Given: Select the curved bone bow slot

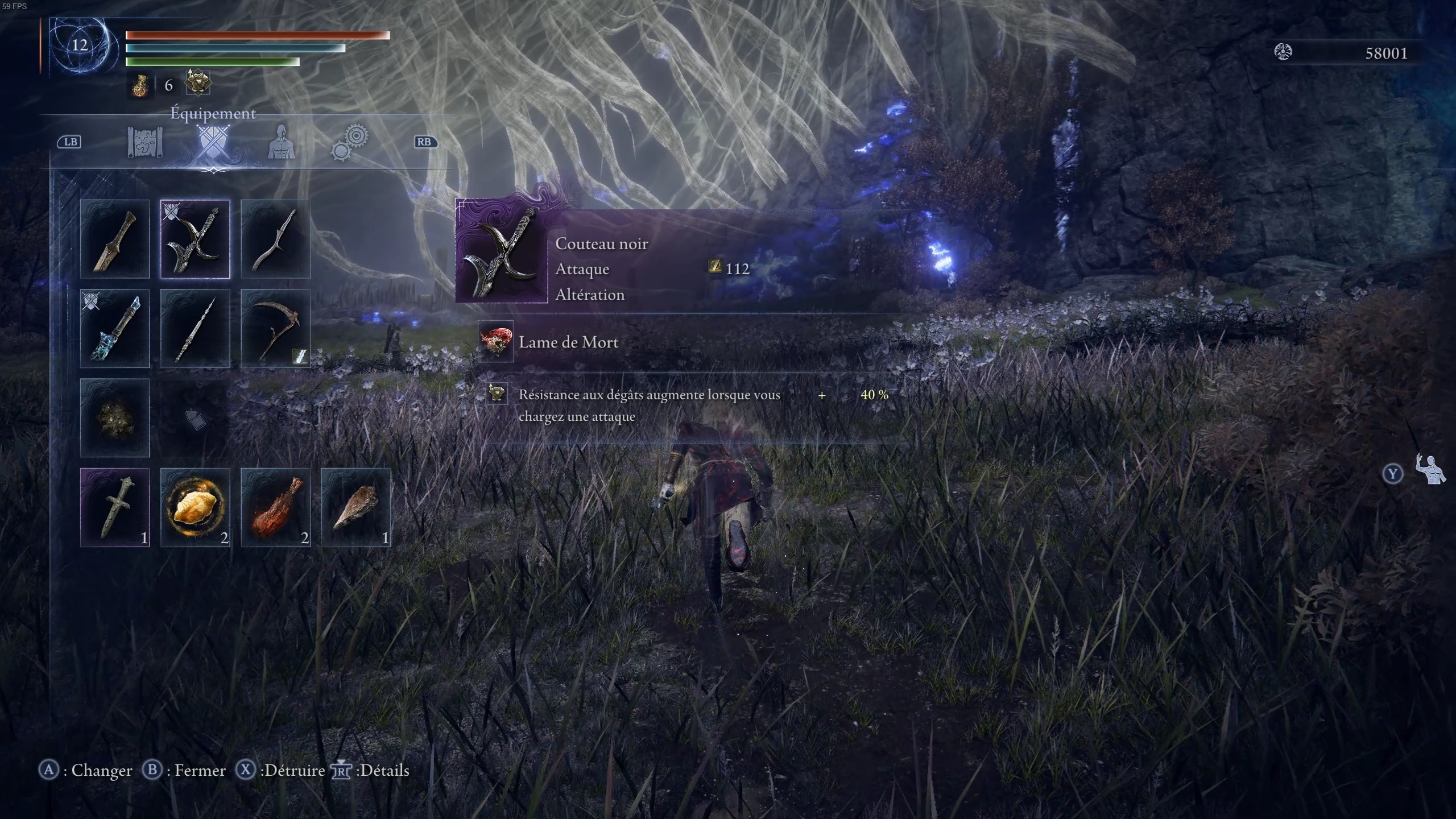Looking at the screenshot, I should click(275, 239).
